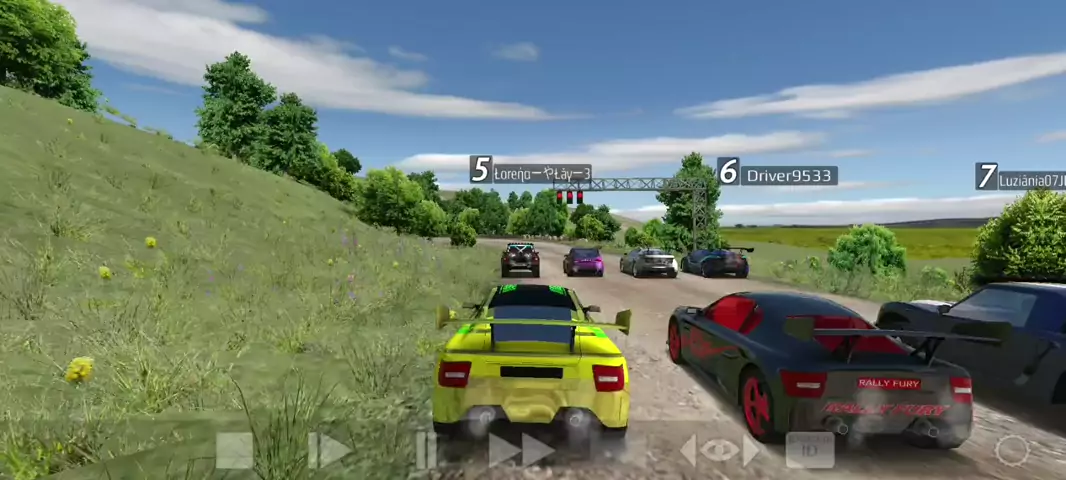The height and width of the screenshot is (480, 1066).
Task: Tap the circle button in the replay bar
Action: click(1012, 451)
